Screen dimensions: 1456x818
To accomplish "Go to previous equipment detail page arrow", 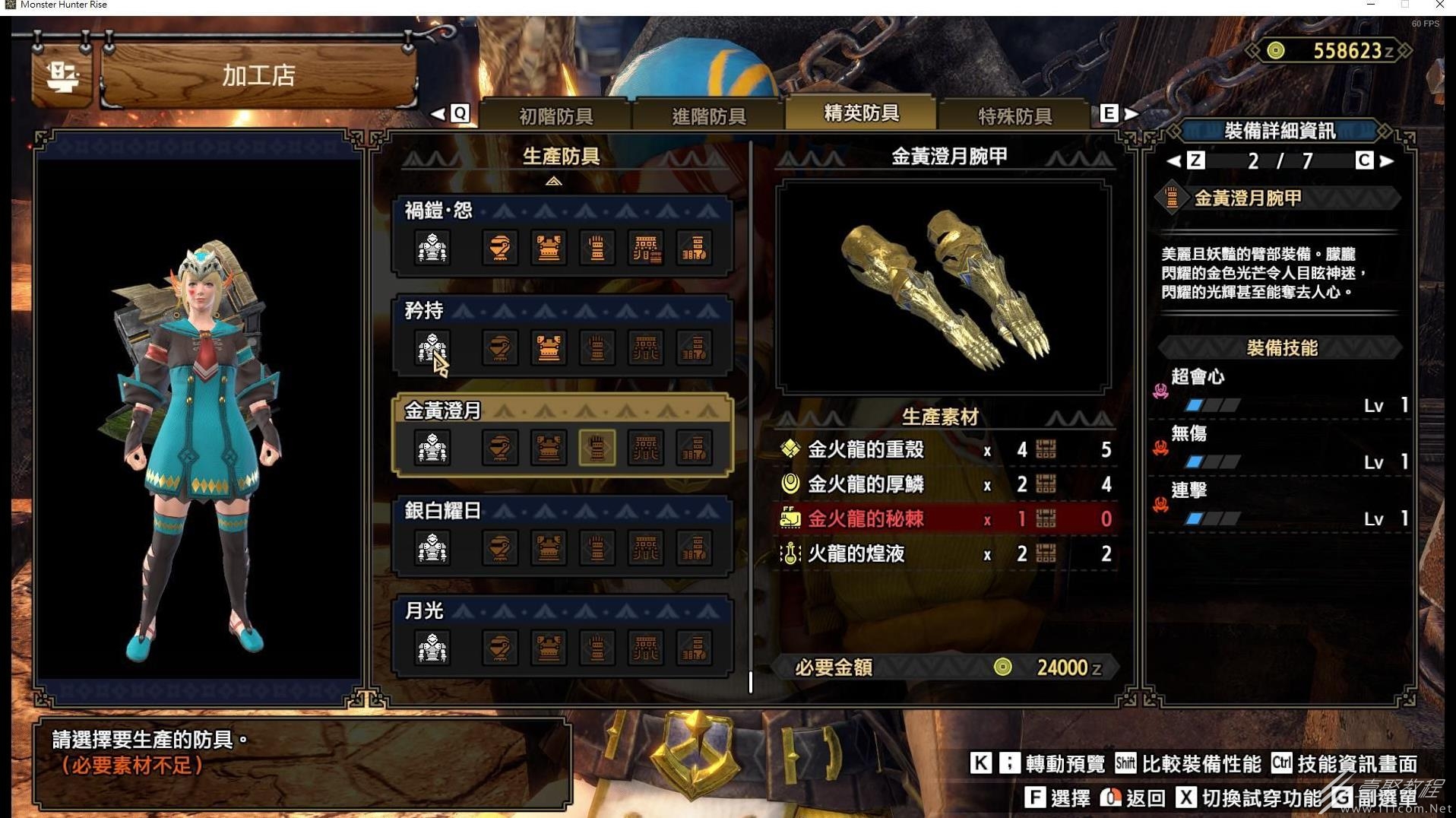I will (1173, 160).
